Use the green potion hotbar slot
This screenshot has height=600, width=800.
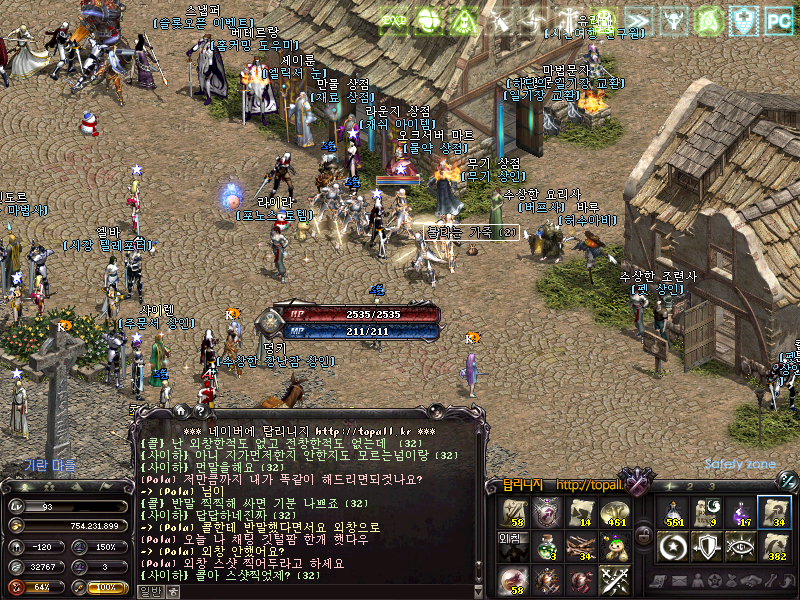click(x=546, y=546)
